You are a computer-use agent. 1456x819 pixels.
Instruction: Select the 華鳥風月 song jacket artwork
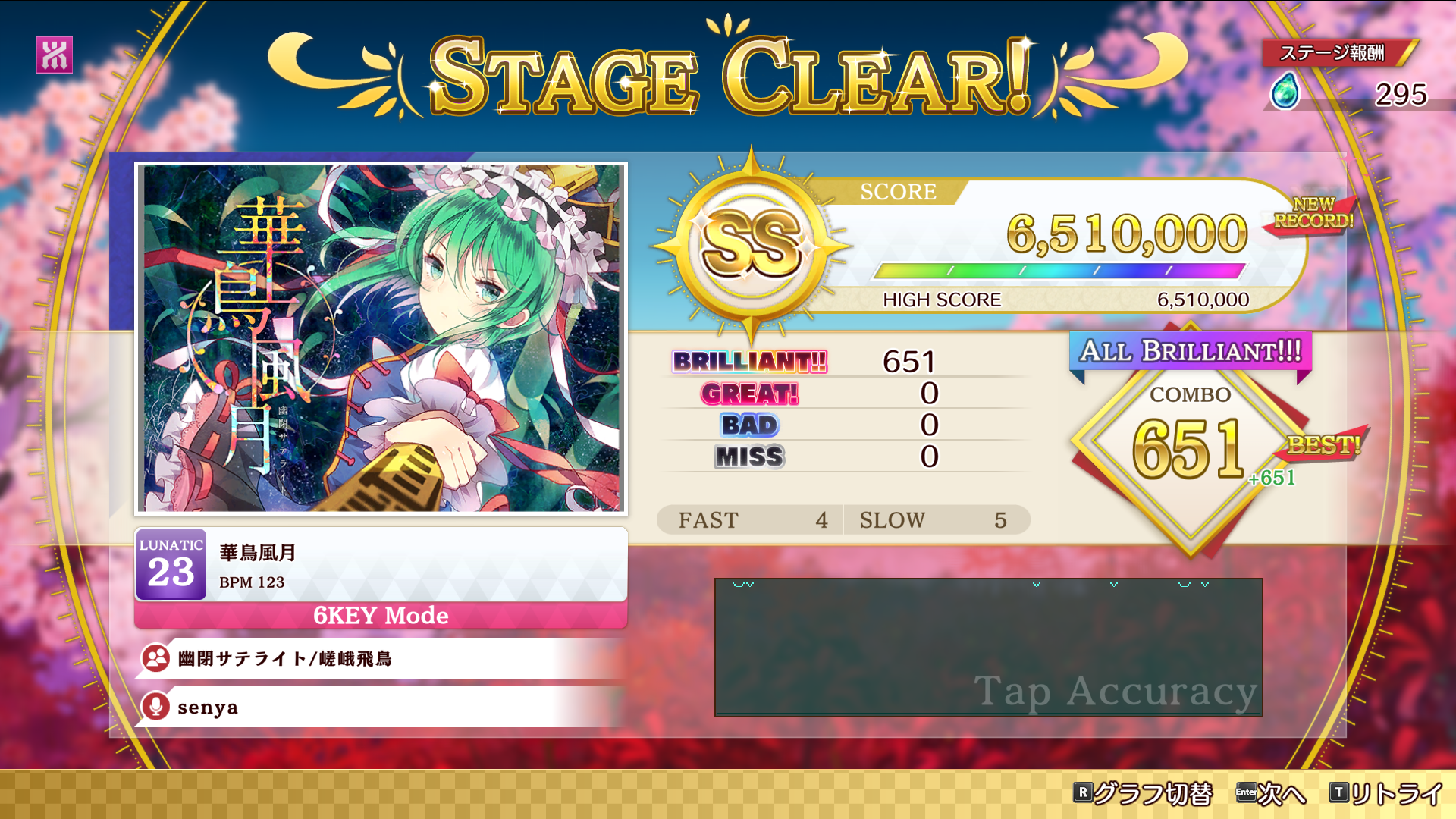coord(381,338)
